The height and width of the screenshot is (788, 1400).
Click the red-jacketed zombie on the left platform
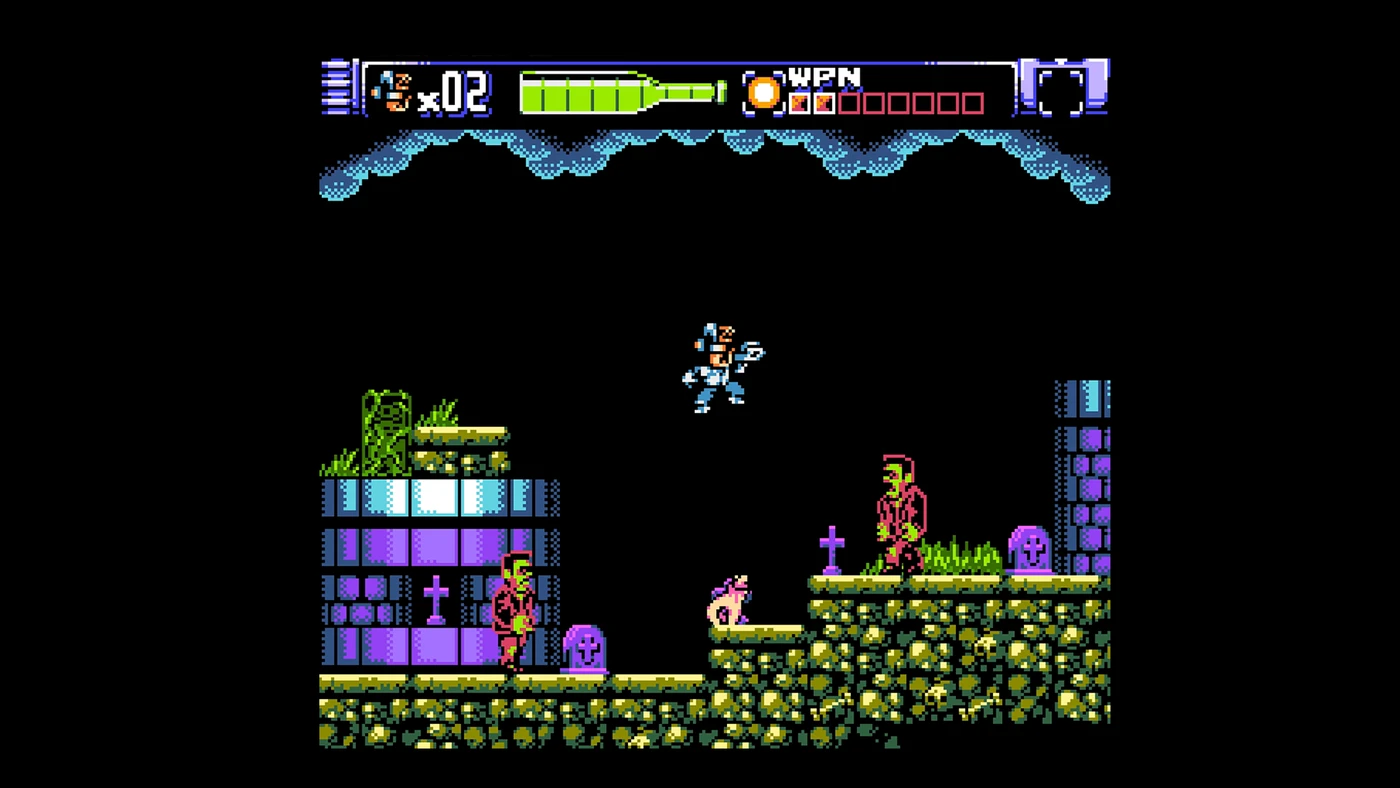point(515,610)
